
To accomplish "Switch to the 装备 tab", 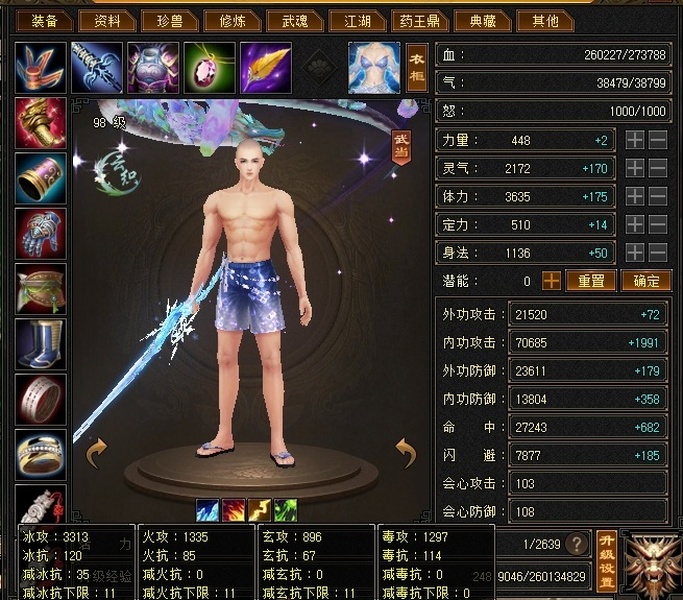I will coord(44,20).
